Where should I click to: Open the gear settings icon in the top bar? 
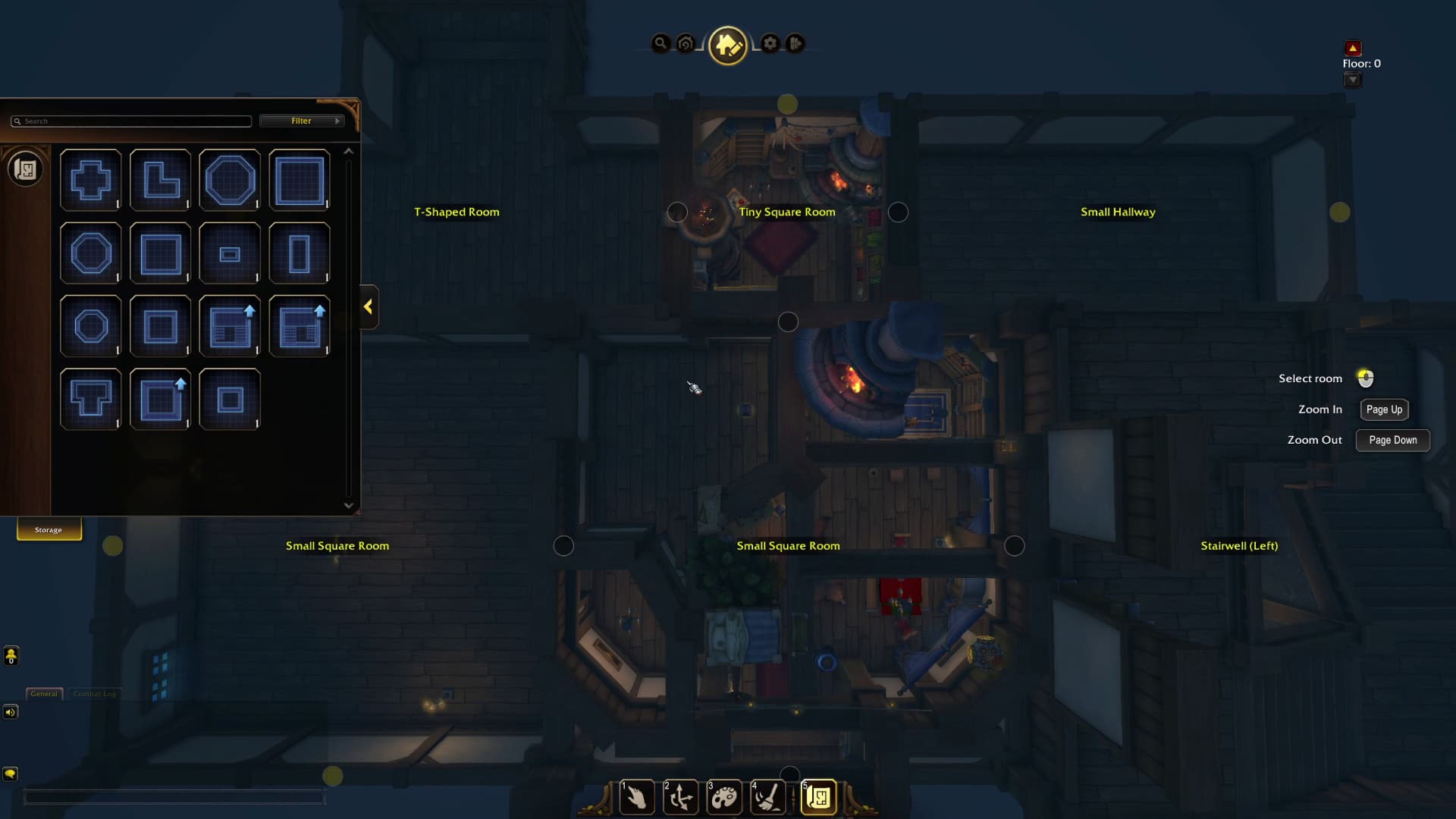pos(770,44)
